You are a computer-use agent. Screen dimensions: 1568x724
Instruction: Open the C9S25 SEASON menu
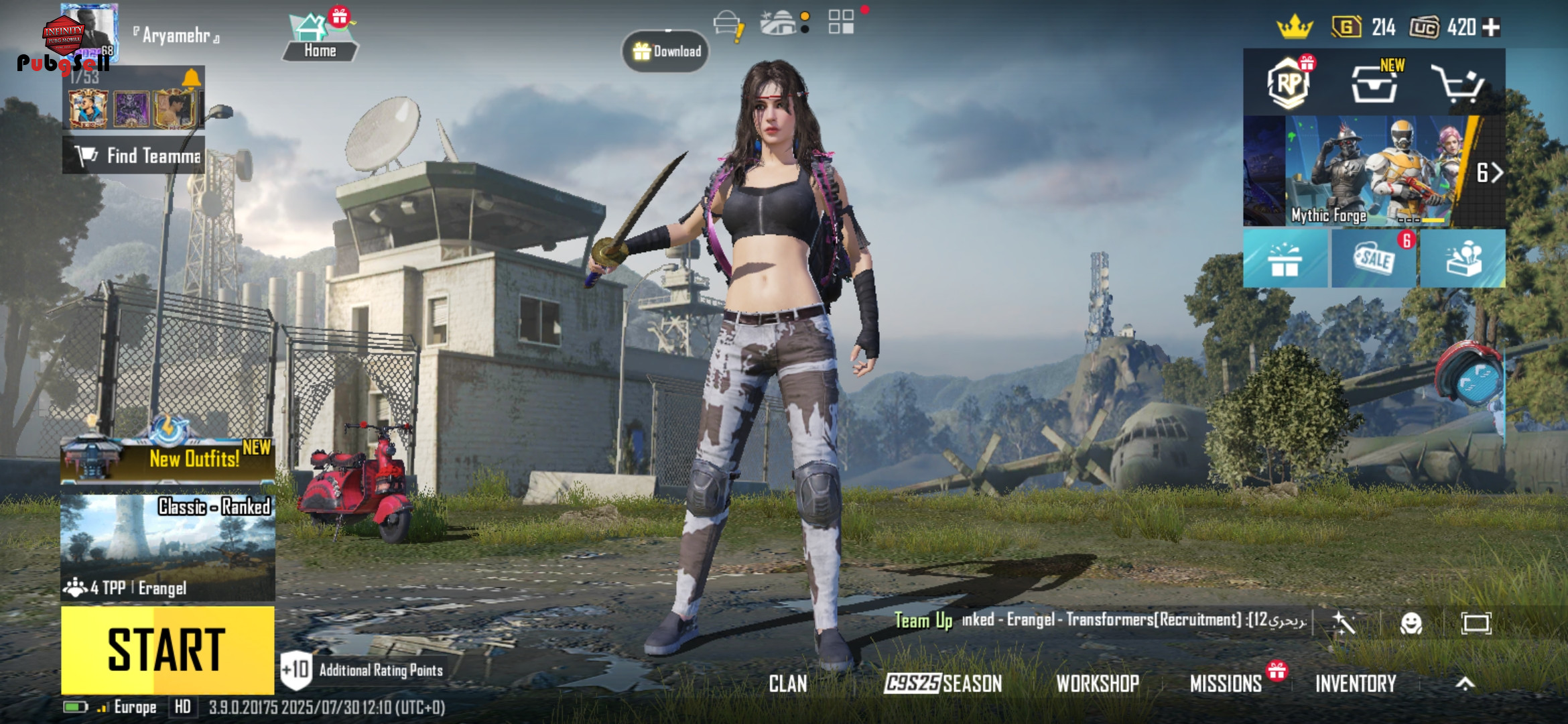click(x=943, y=684)
